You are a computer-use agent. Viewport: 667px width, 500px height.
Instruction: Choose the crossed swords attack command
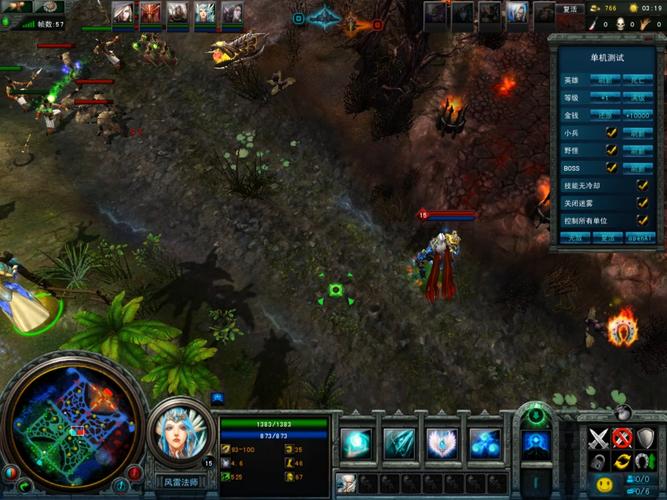[598, 438]
